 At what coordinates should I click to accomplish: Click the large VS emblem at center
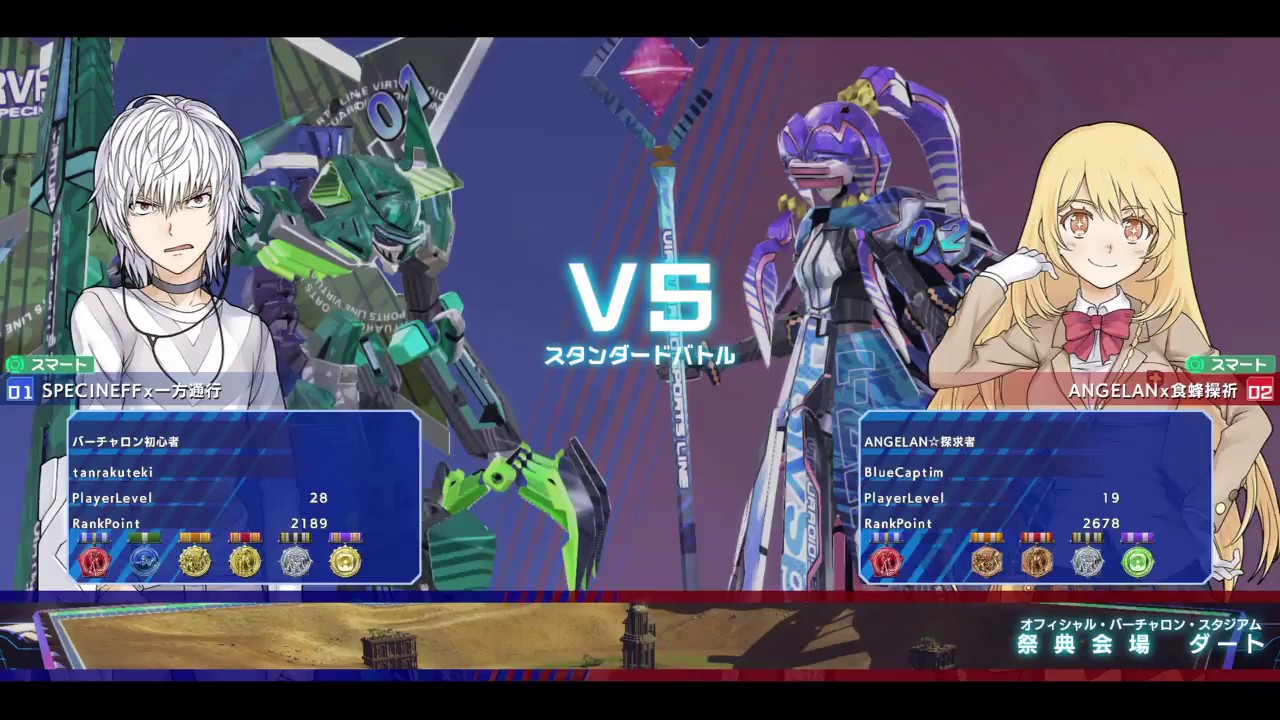[640, 298]
